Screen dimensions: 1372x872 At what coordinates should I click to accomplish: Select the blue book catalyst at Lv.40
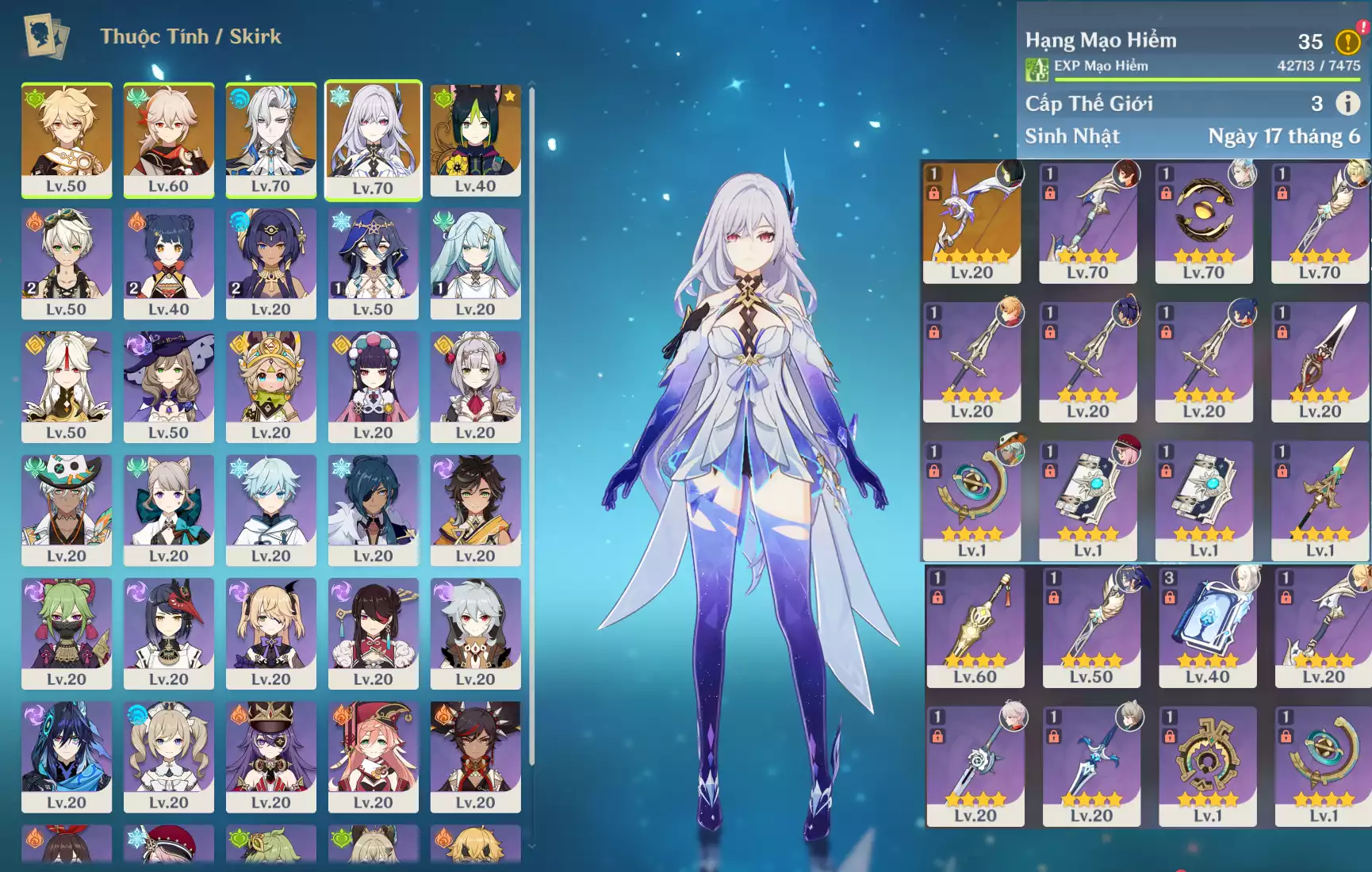[x=1207, y=625]
